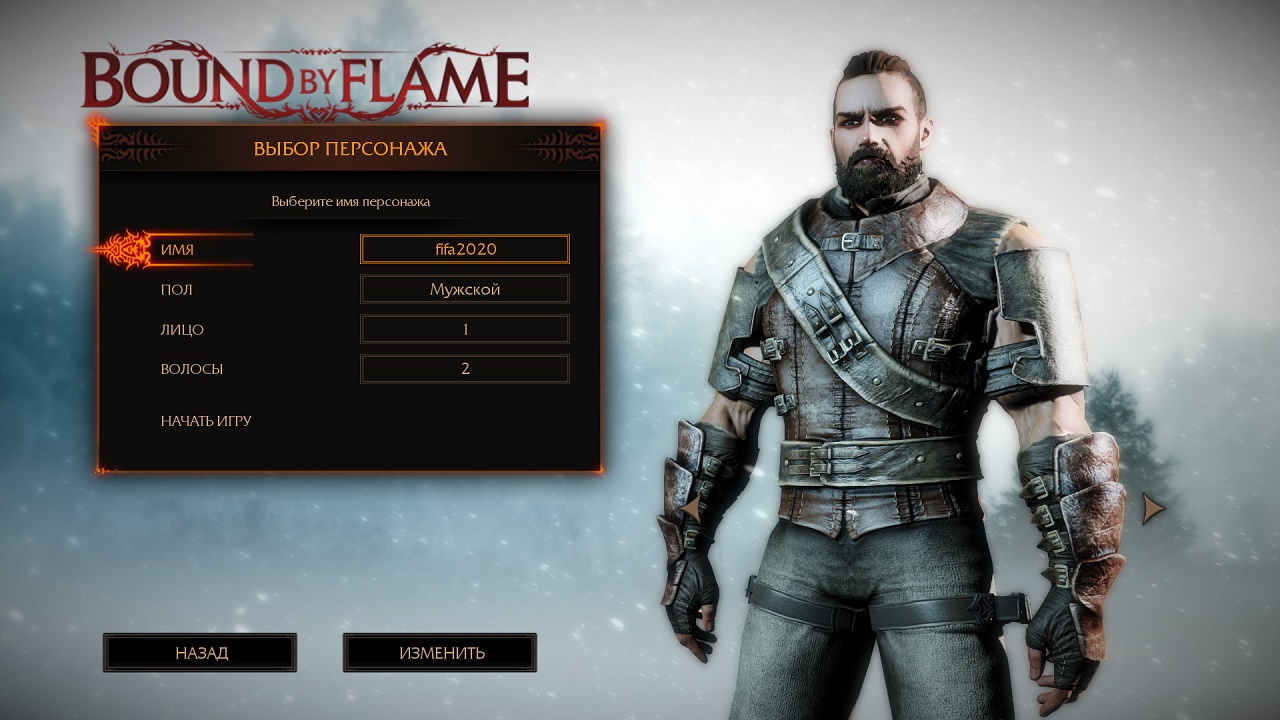Change the hair value box showing 2
The image size is (1280, 720).
(x=465, y=369)
